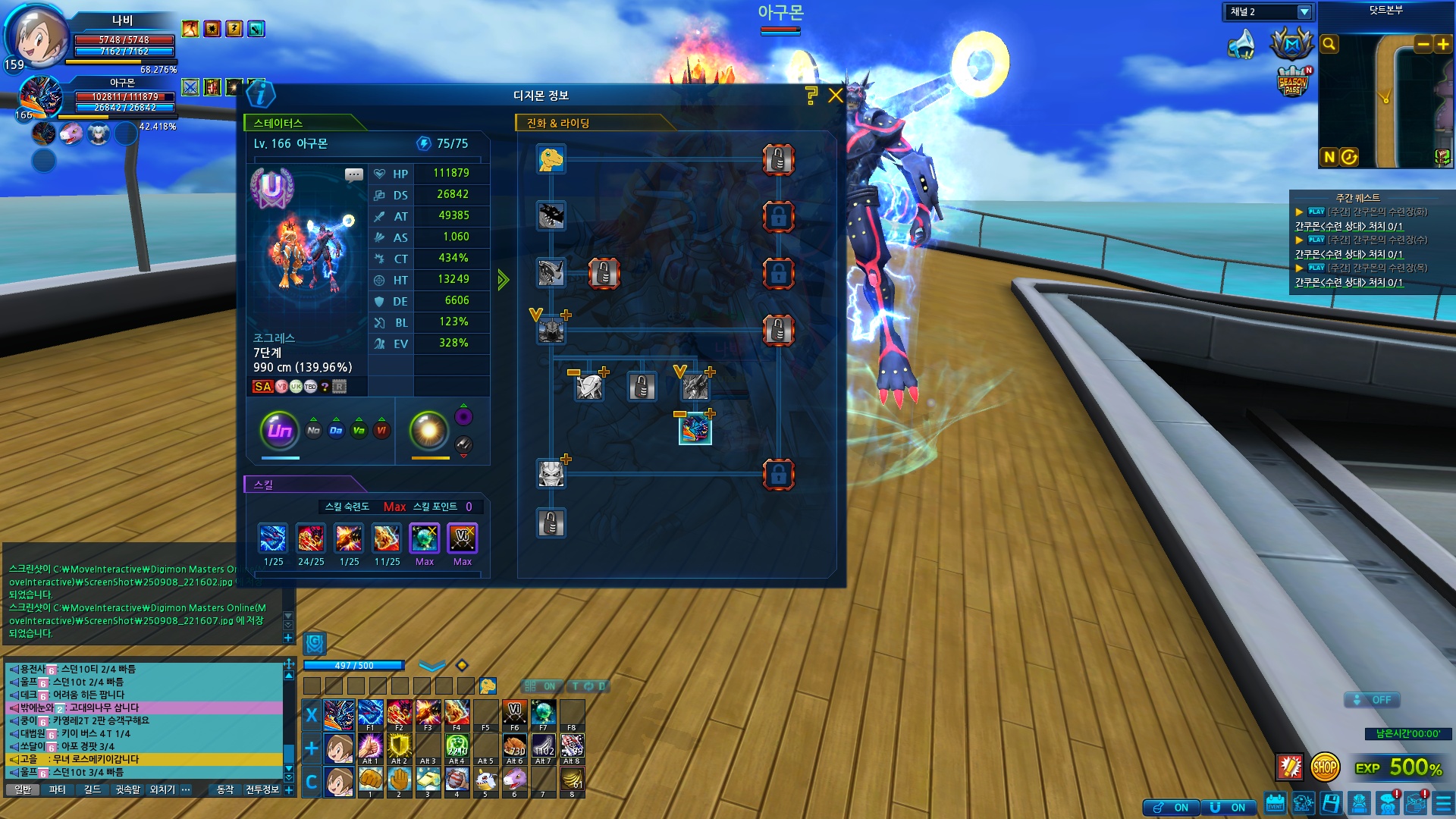Open the Season Pass icon
1456x819 pixels.
coord(1292,83)
